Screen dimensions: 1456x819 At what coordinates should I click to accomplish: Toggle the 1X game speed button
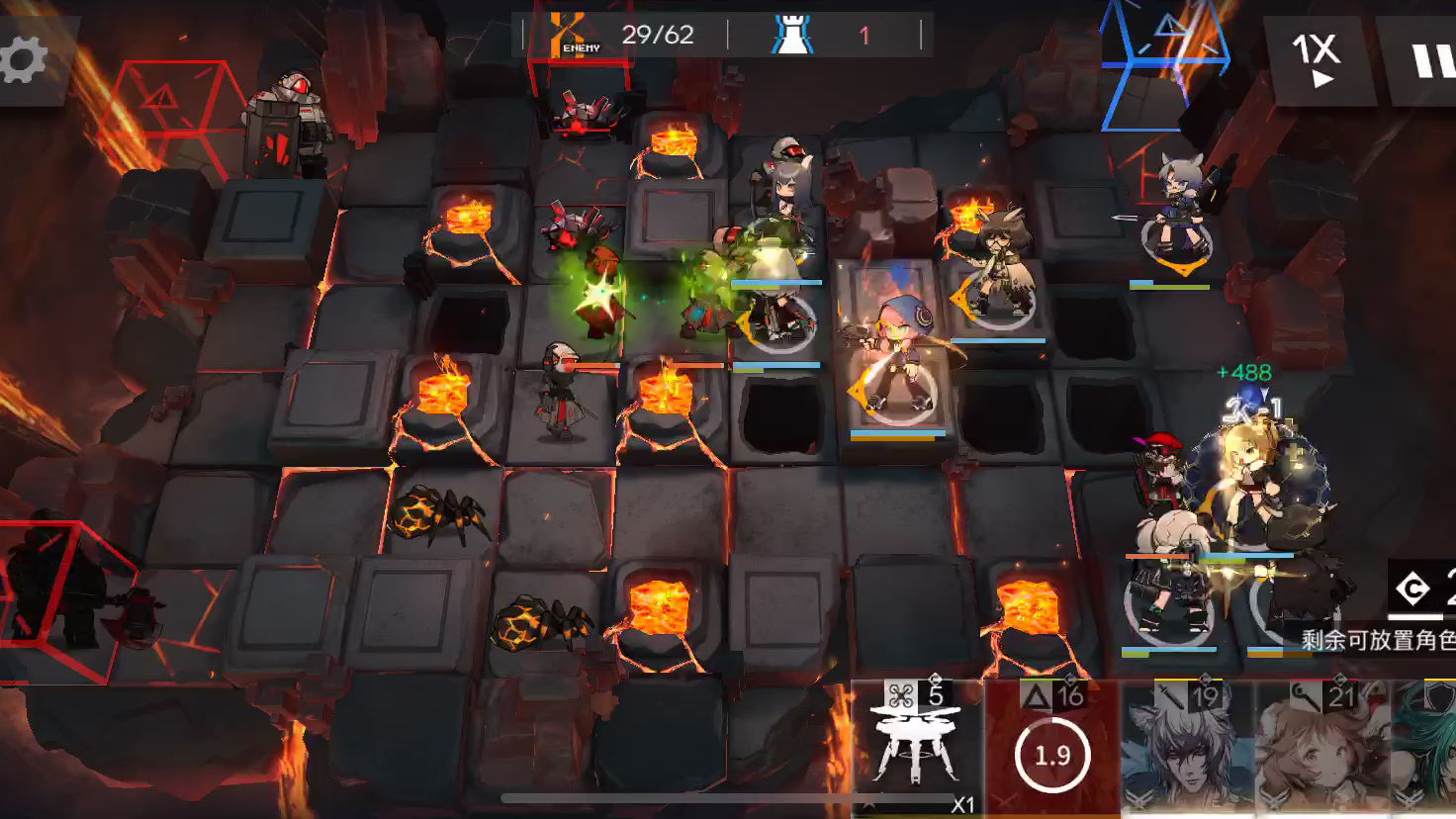coord(1318,60)
